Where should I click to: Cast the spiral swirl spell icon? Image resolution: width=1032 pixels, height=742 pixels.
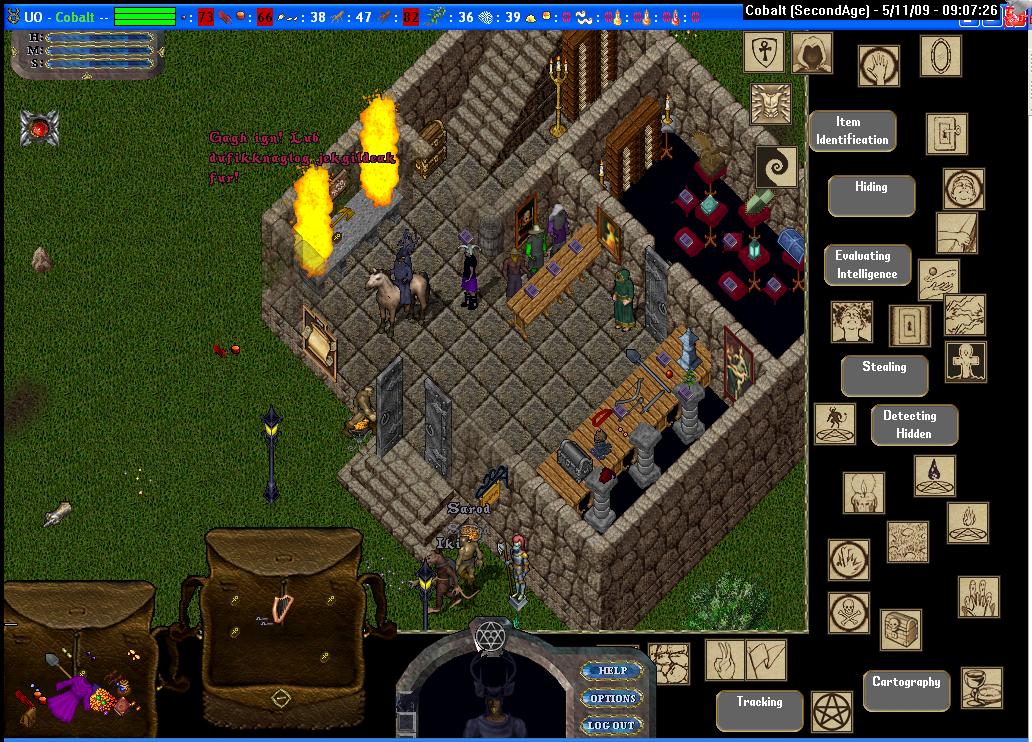776,167
